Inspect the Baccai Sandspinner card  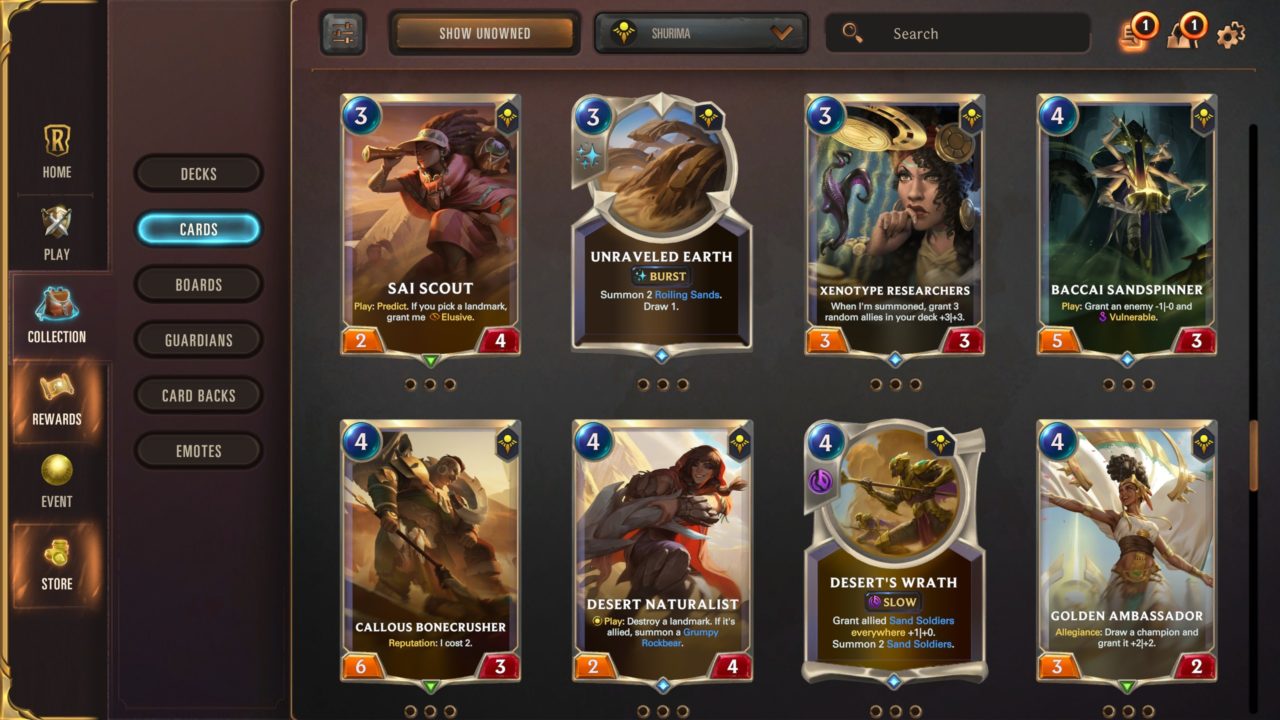pyautogui.click(x=1127, y=225)
